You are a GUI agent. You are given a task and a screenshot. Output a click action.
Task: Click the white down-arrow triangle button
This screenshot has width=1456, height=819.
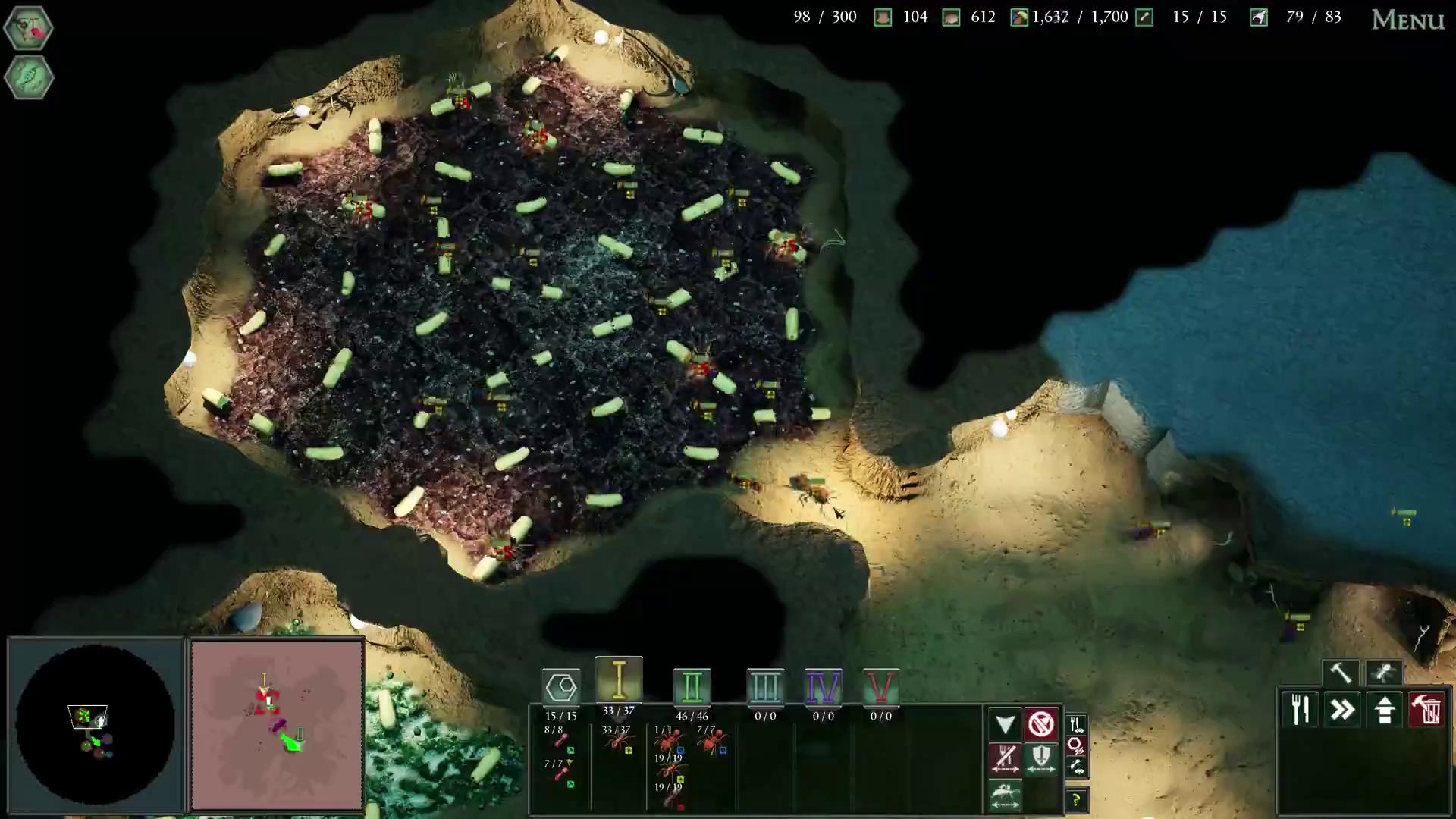[x=1005, y=724]
